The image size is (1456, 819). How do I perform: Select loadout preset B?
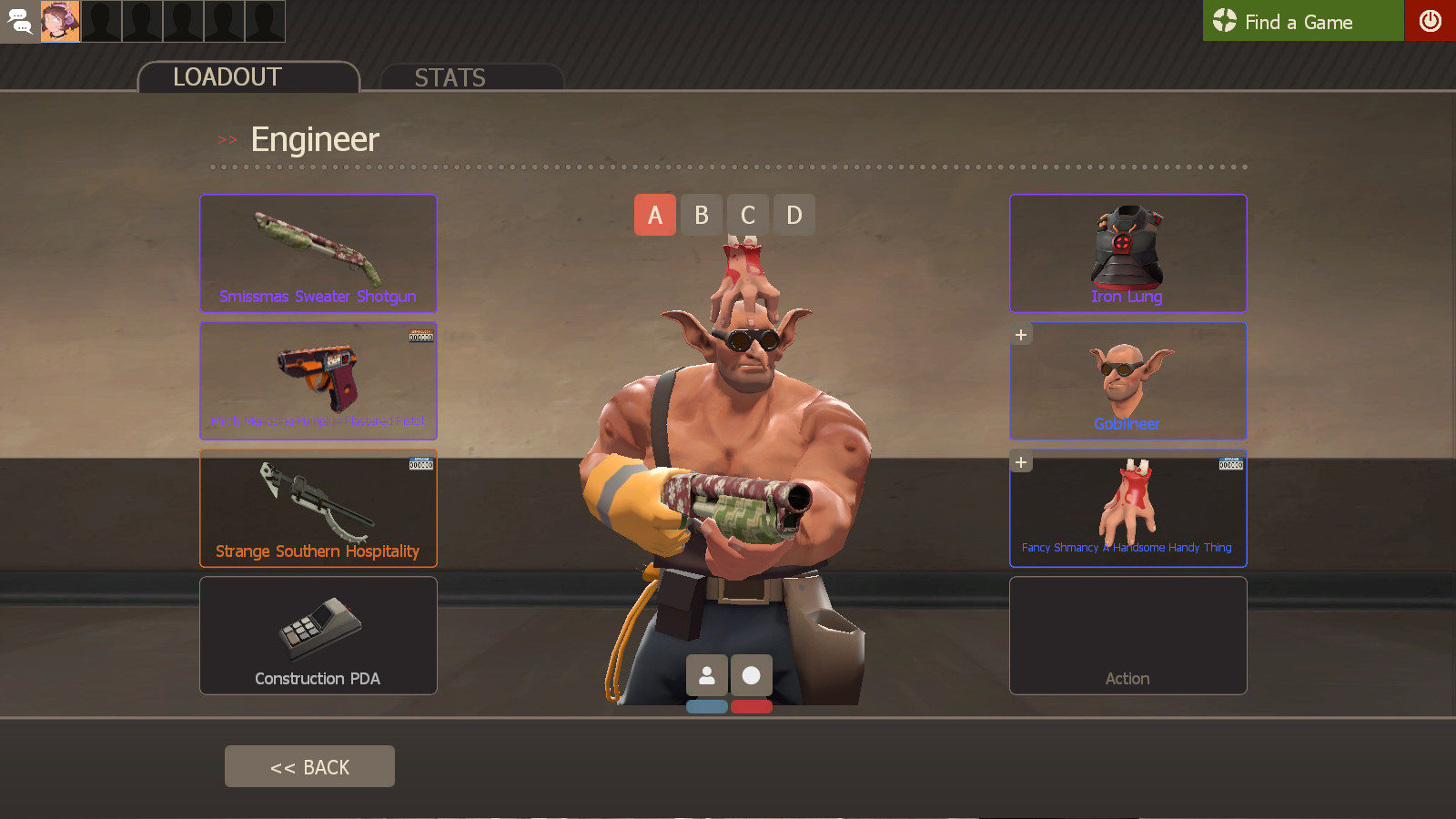pos(701,215)
